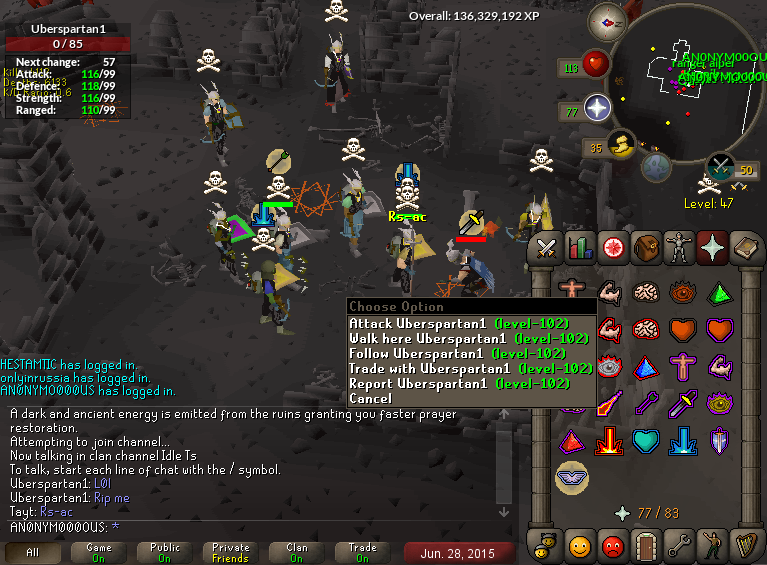
Task: Toggle the quick-prayers orb
Action: [597, 109]
